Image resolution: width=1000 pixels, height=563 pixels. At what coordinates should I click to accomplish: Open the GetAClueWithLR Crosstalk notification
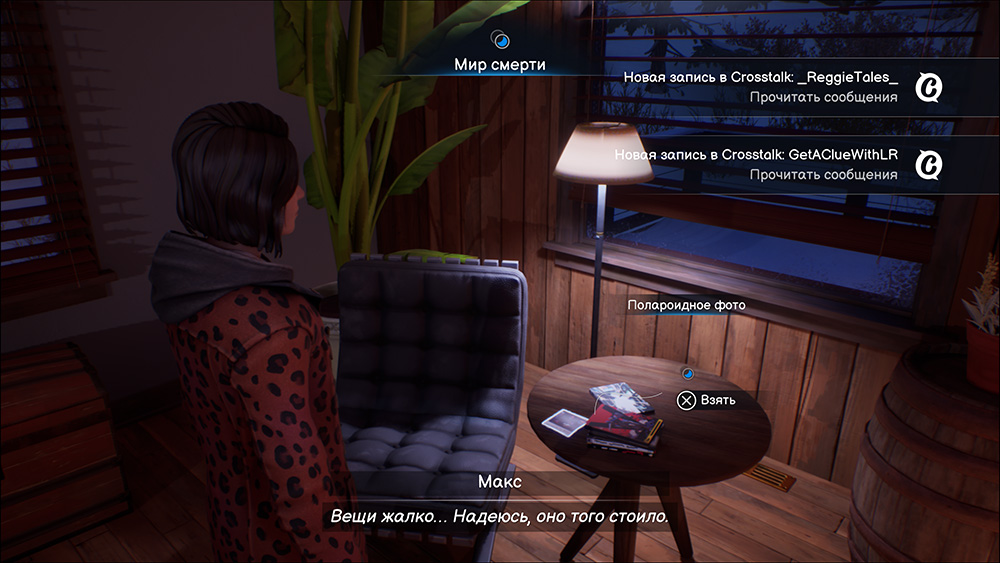click(x=757, y=165)
